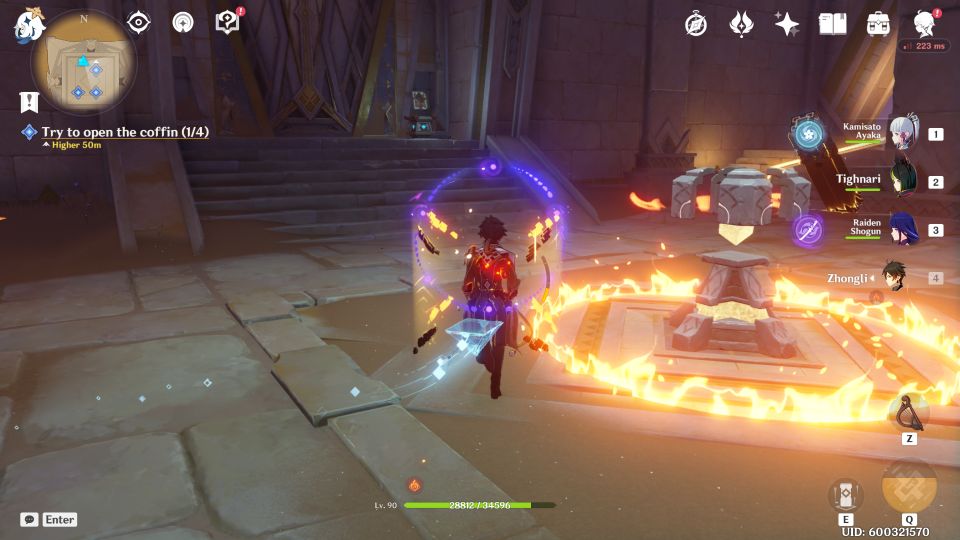Image resolution: width=960 pixels, height=540 pixels.
Task: Open the character profile icon
Action: point(925,24)
